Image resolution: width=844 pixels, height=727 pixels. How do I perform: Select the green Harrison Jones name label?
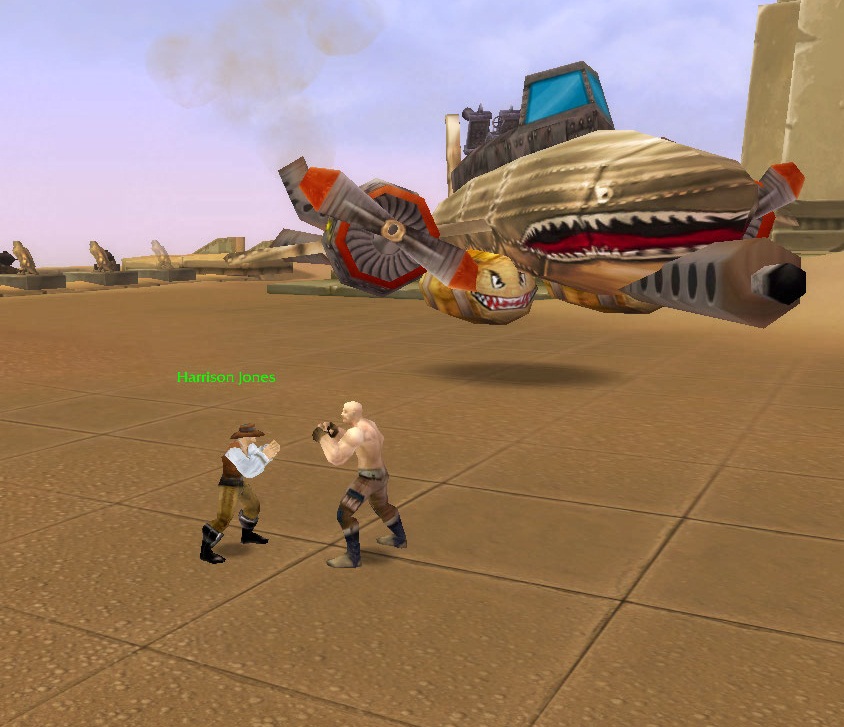click(x=226, y=378)
